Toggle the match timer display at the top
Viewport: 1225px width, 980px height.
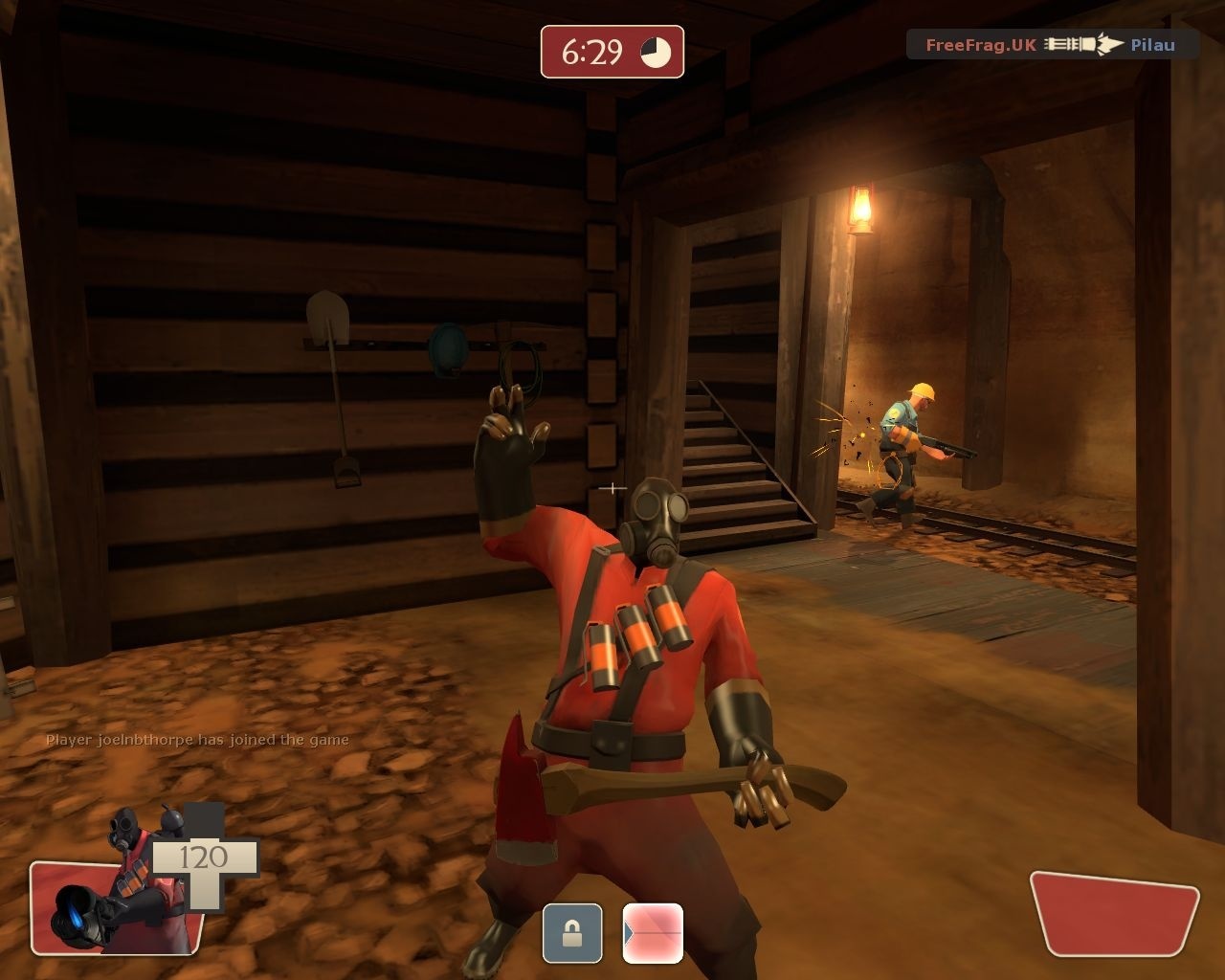coord(611,53)
